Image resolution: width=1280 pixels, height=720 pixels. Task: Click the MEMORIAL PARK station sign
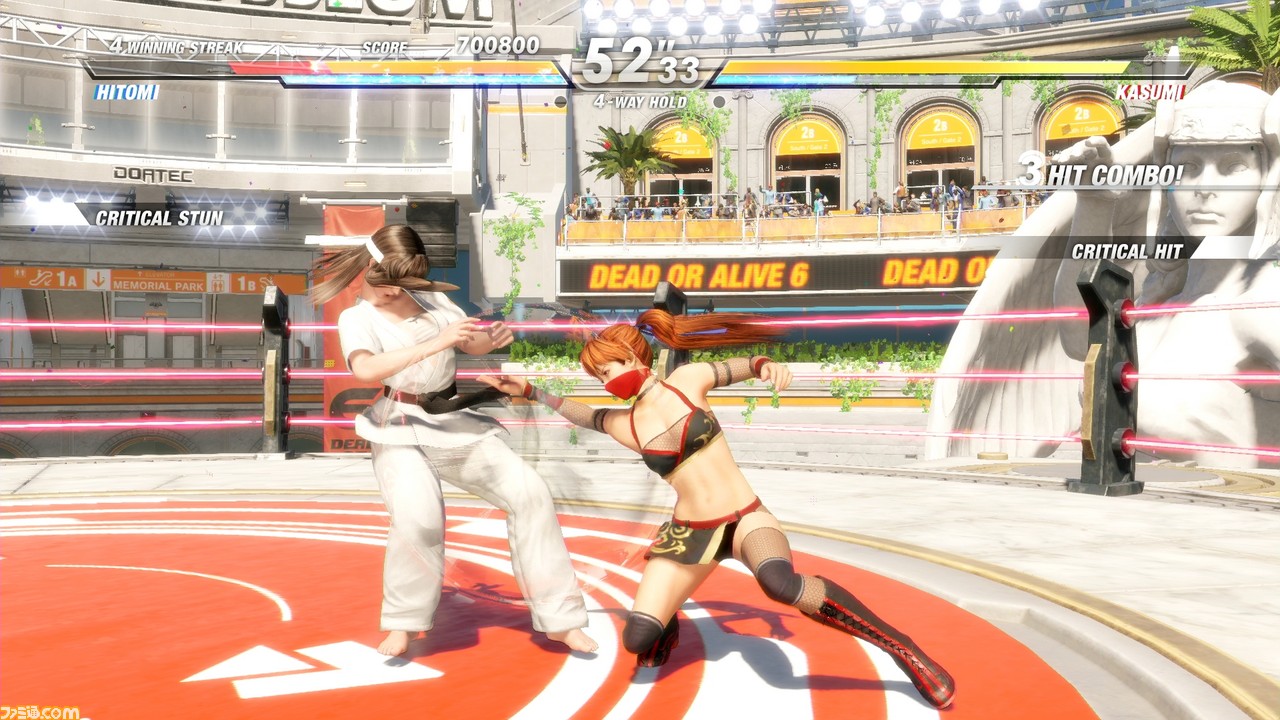[x=157, y=285]
